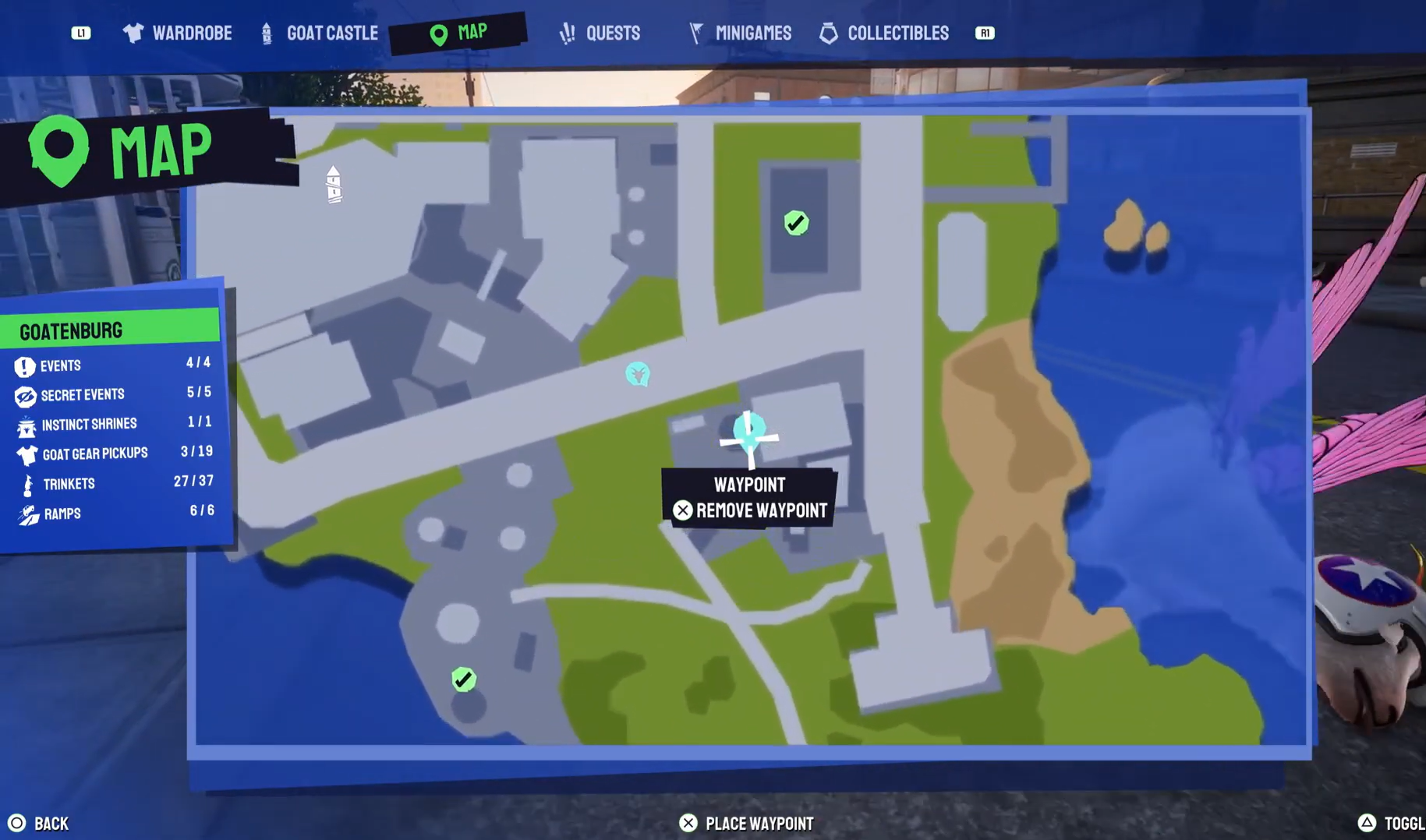Switch to the Goat Castle tab

[x=318, y=33]
